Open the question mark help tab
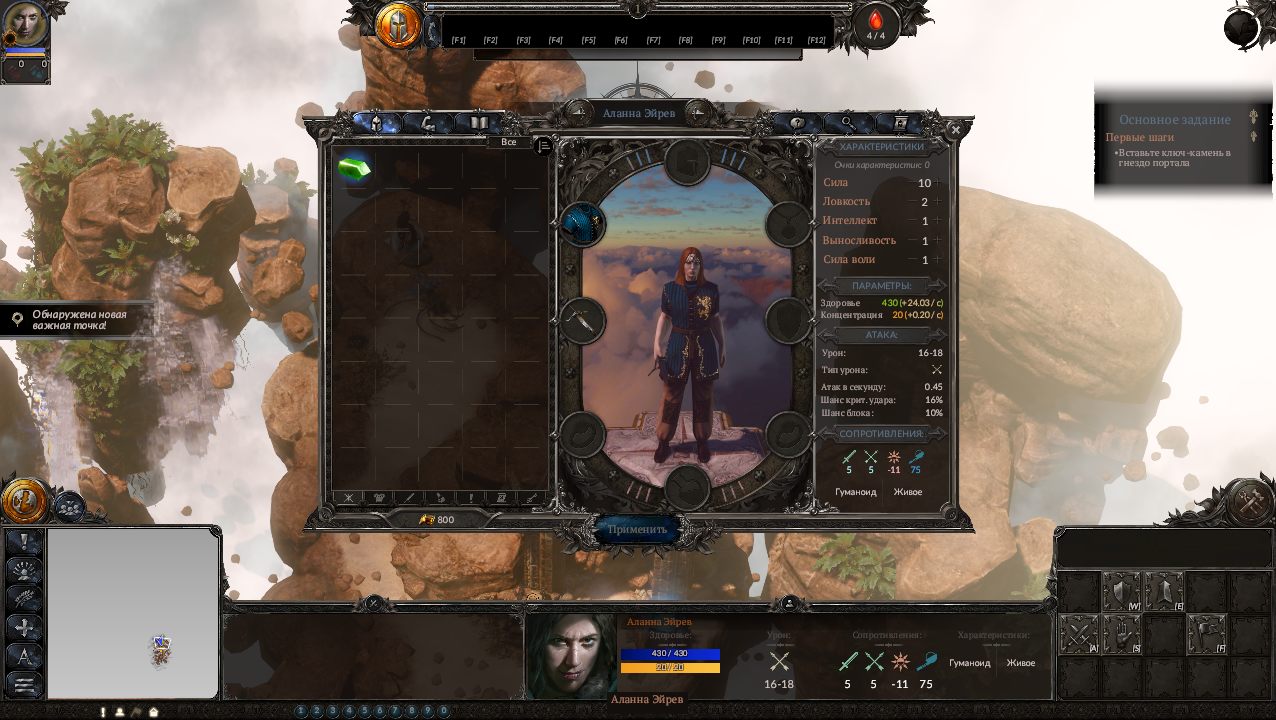 pos(797,123)
